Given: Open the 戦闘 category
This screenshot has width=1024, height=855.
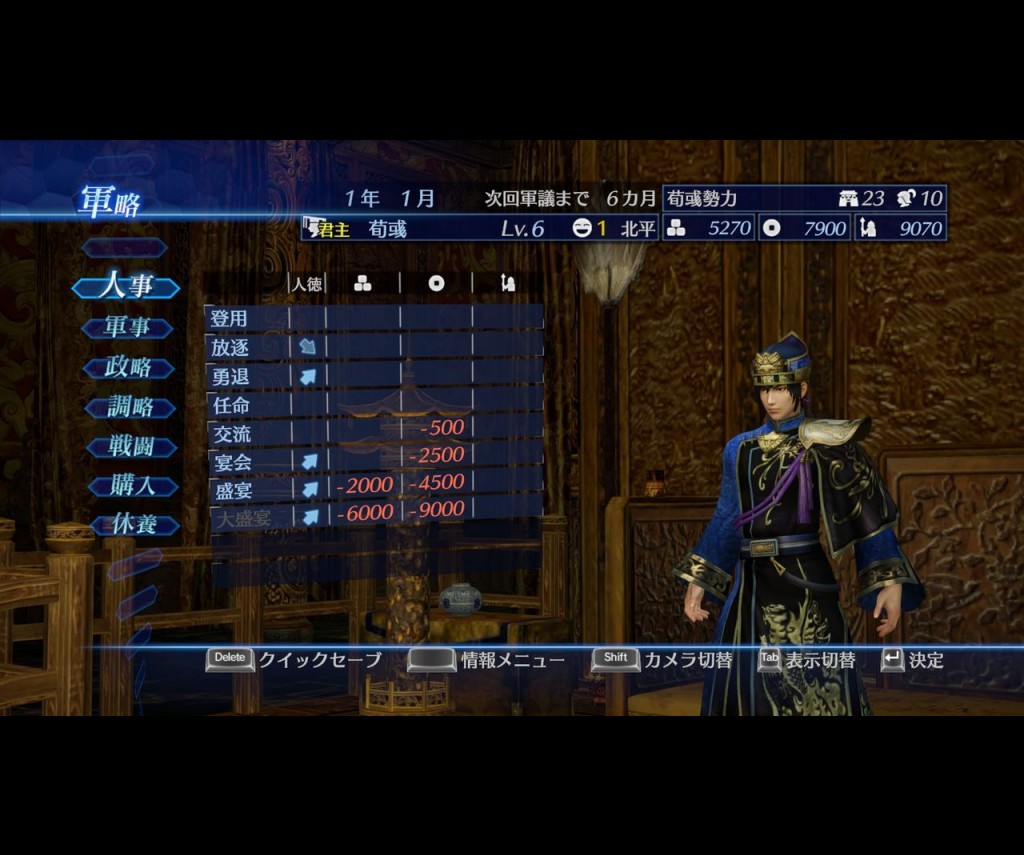Looking at the screenshot, I should 130,446.
